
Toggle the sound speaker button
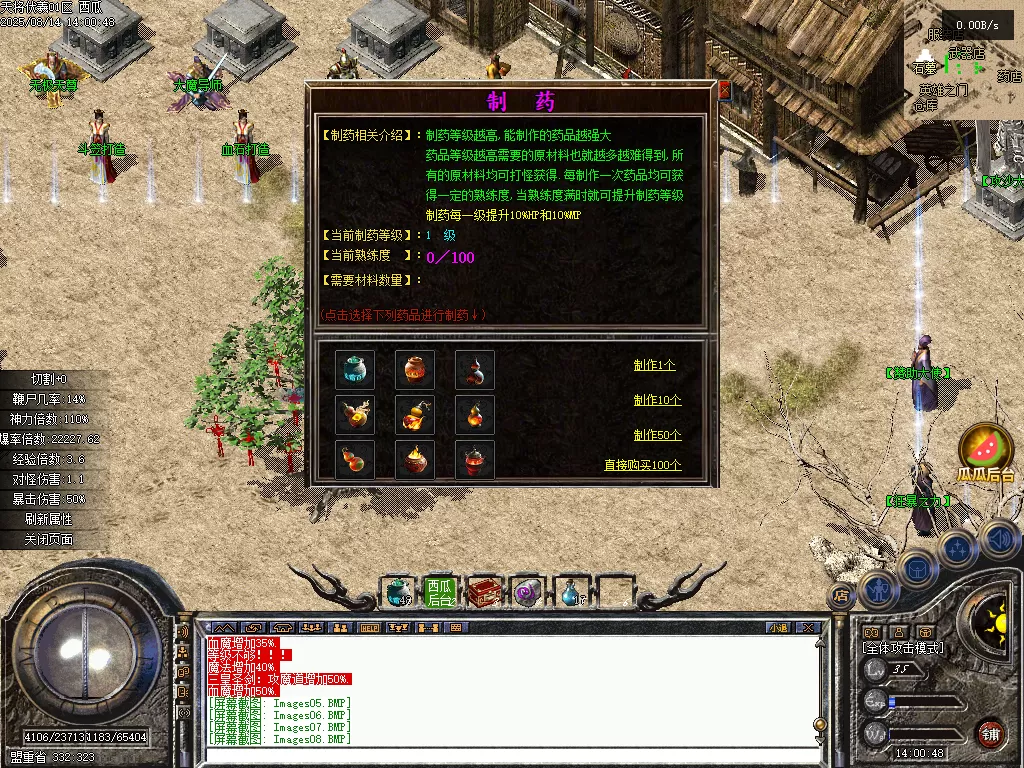(x=1000, y=539)
